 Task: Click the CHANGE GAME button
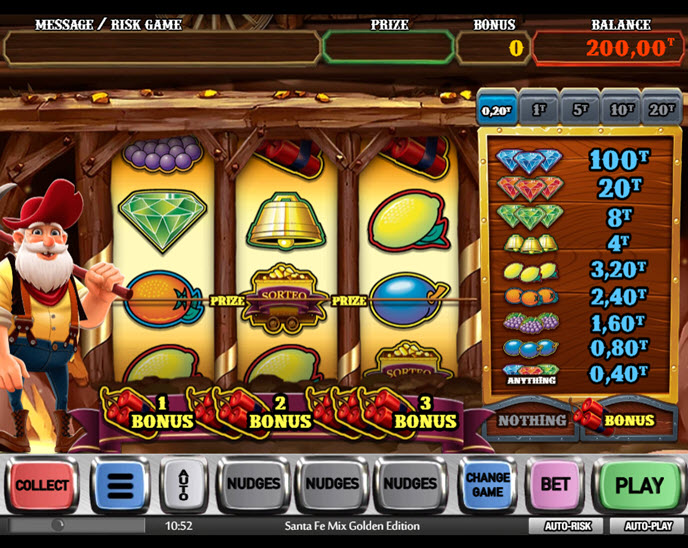[x=488, y=486]
